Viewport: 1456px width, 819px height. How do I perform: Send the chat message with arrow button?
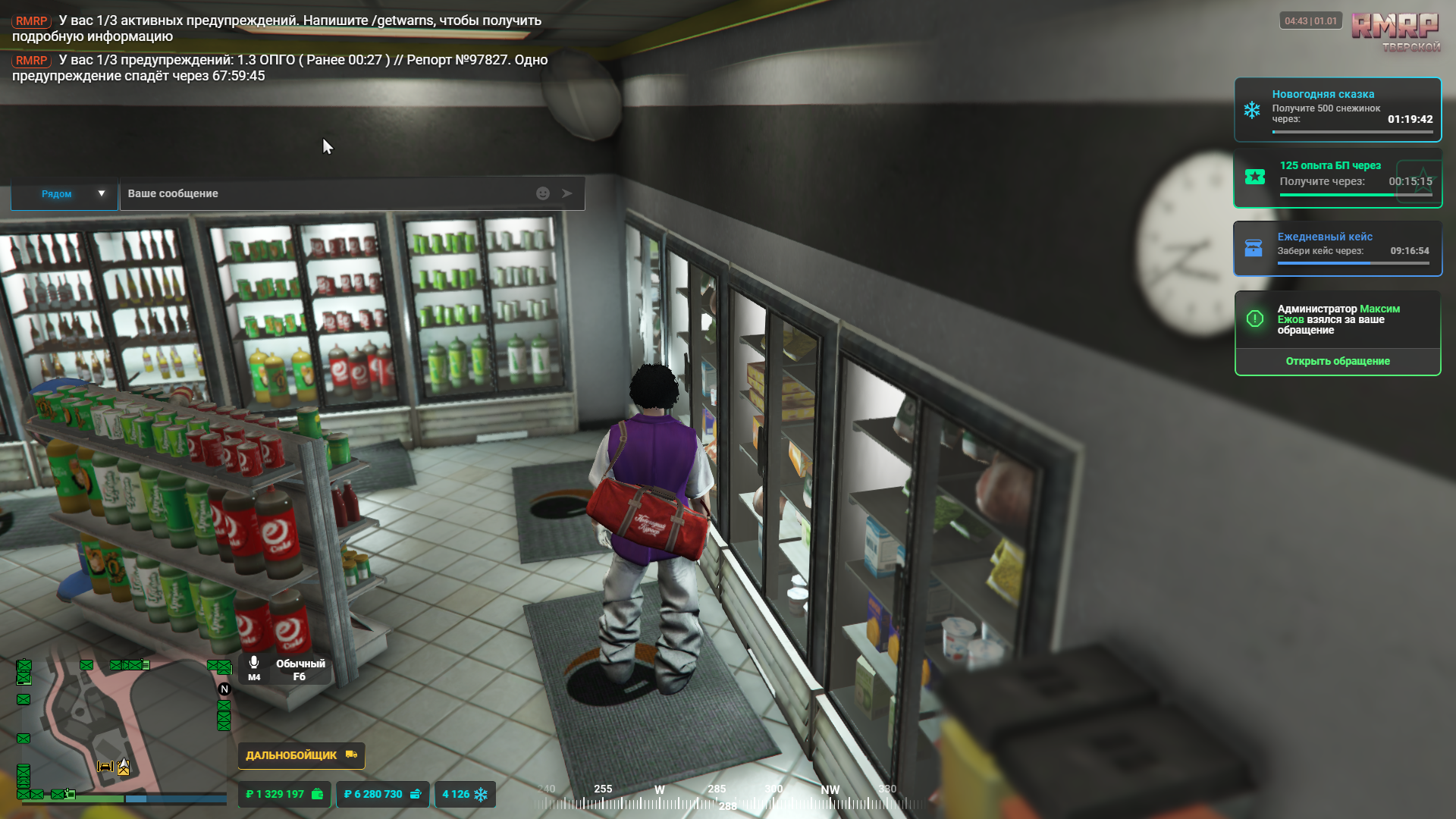pyautogui.click(x=567, y=194)
